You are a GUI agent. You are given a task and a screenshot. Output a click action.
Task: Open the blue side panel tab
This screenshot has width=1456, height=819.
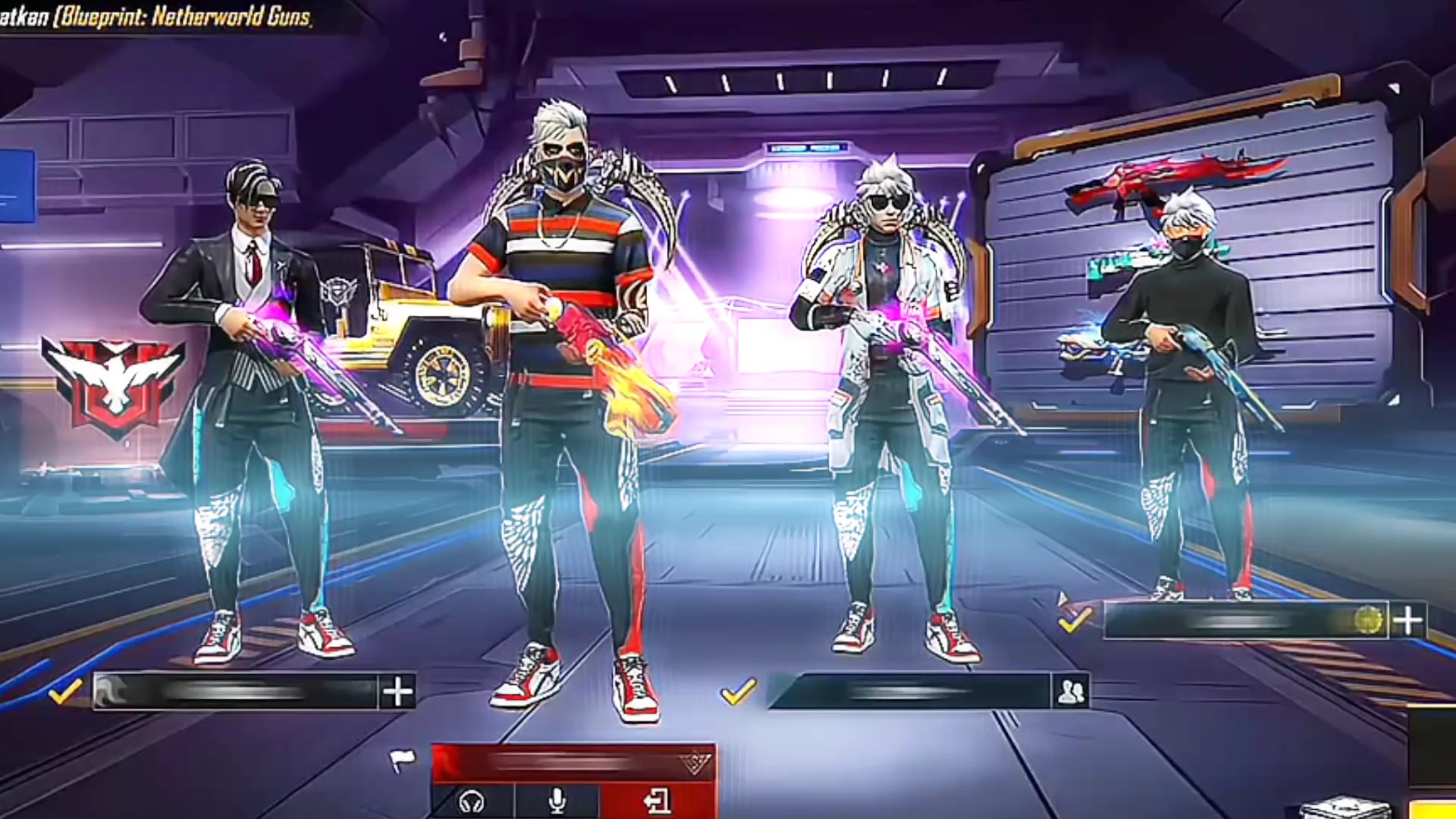[17, 186]
